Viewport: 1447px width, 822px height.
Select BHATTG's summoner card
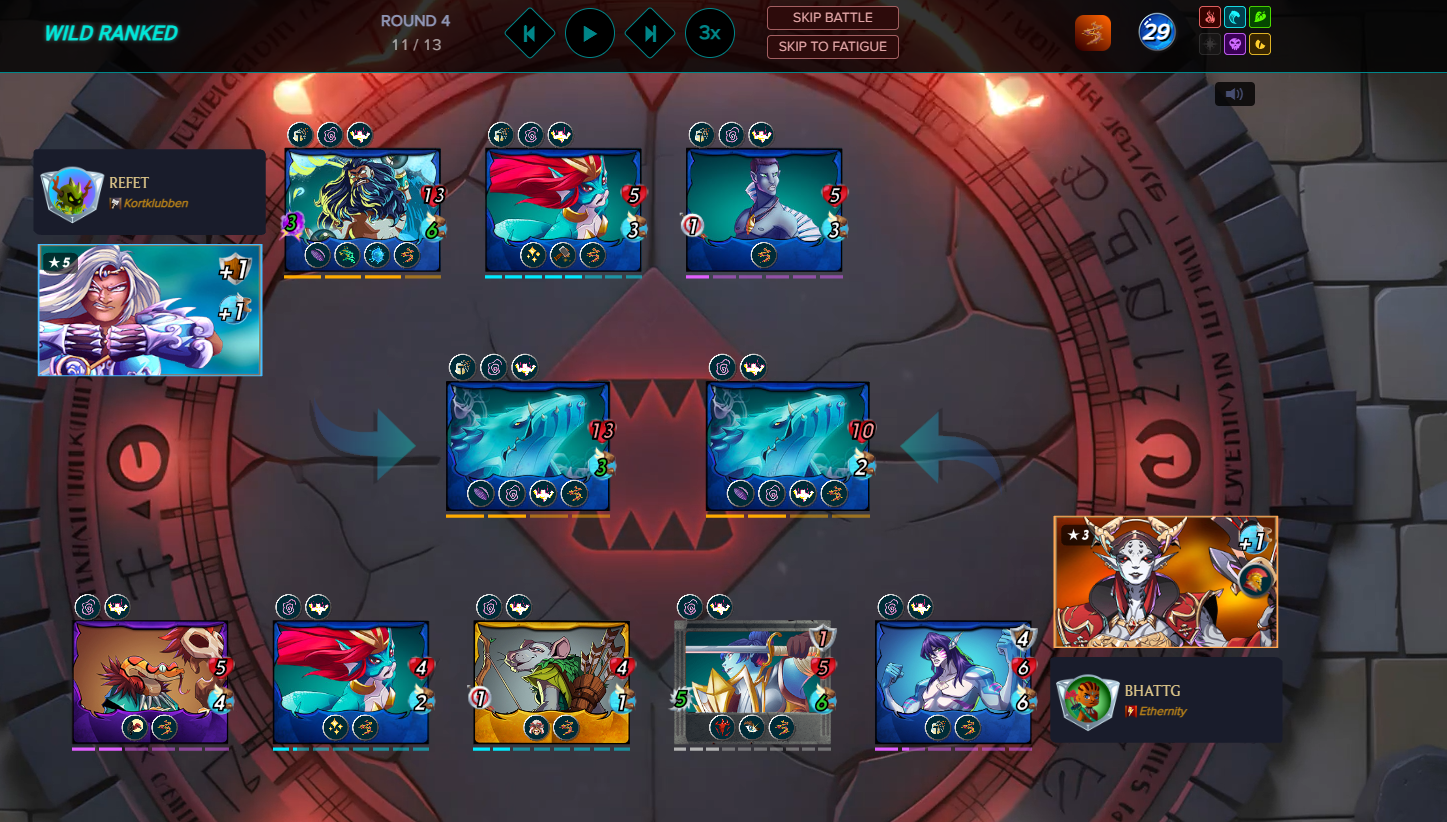[x=1165, y=582]
